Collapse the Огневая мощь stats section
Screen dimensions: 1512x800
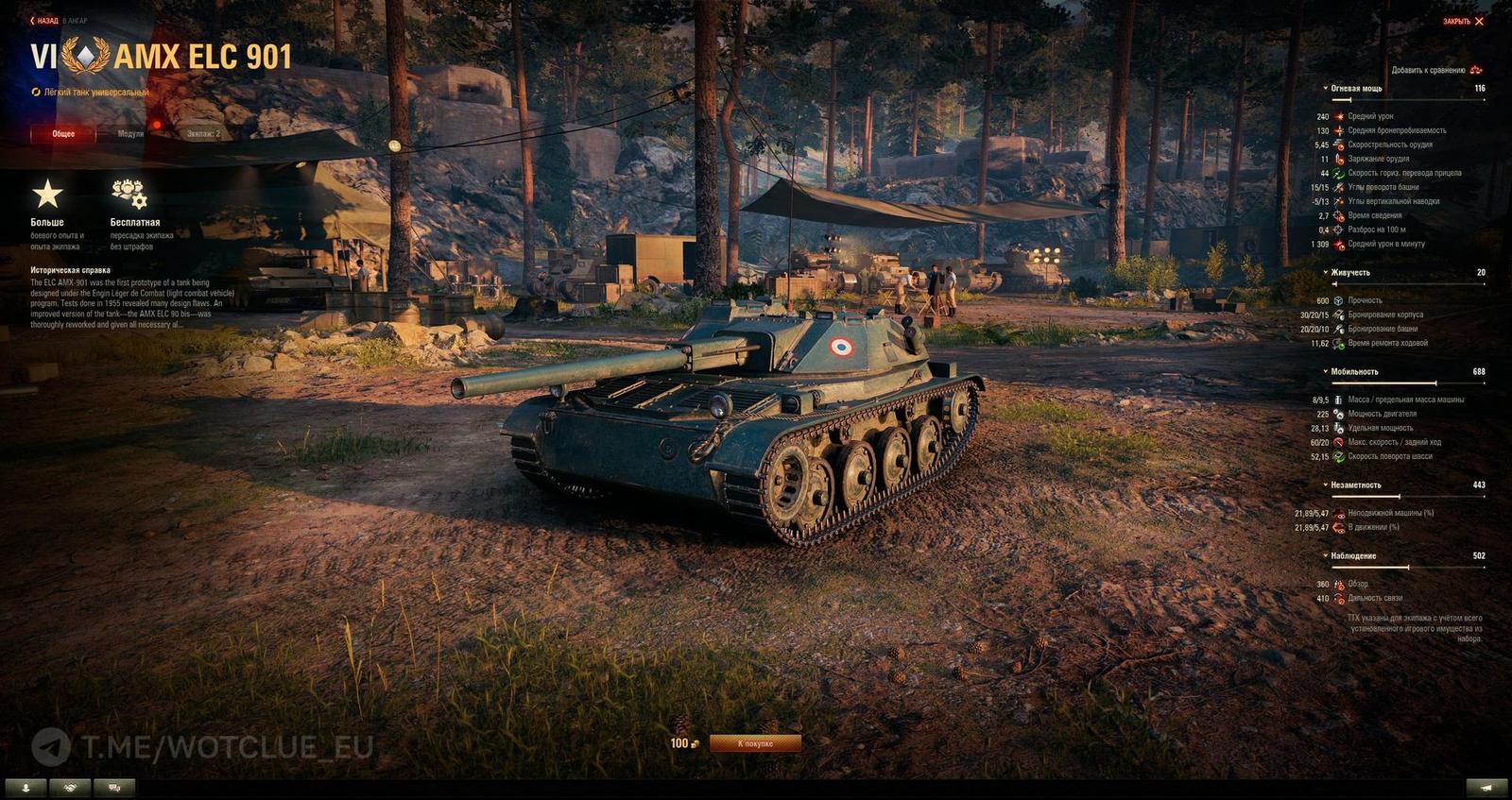[x=1324, y=88]
